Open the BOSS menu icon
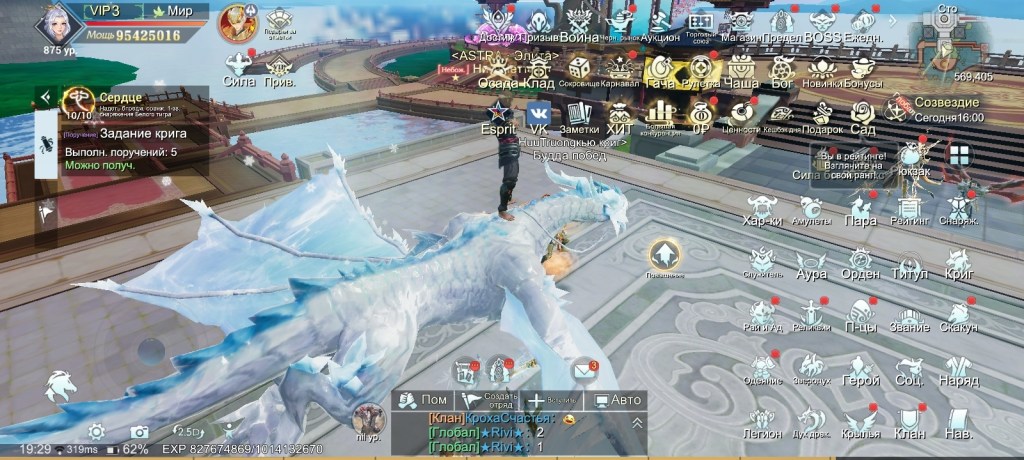Screen dimensions: 1024x460 [822, 24]
